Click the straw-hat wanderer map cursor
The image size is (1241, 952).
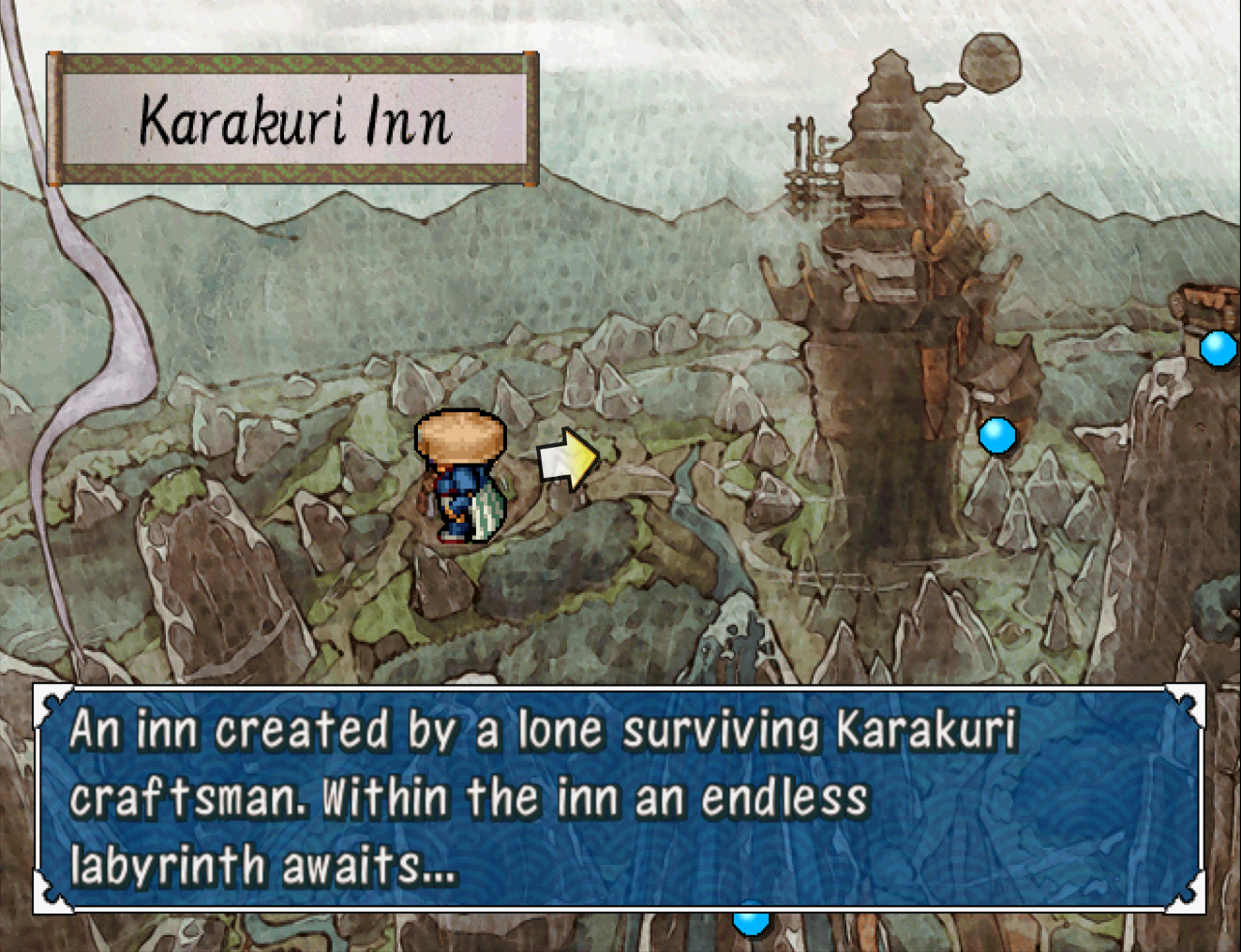[x=461, y=476]
